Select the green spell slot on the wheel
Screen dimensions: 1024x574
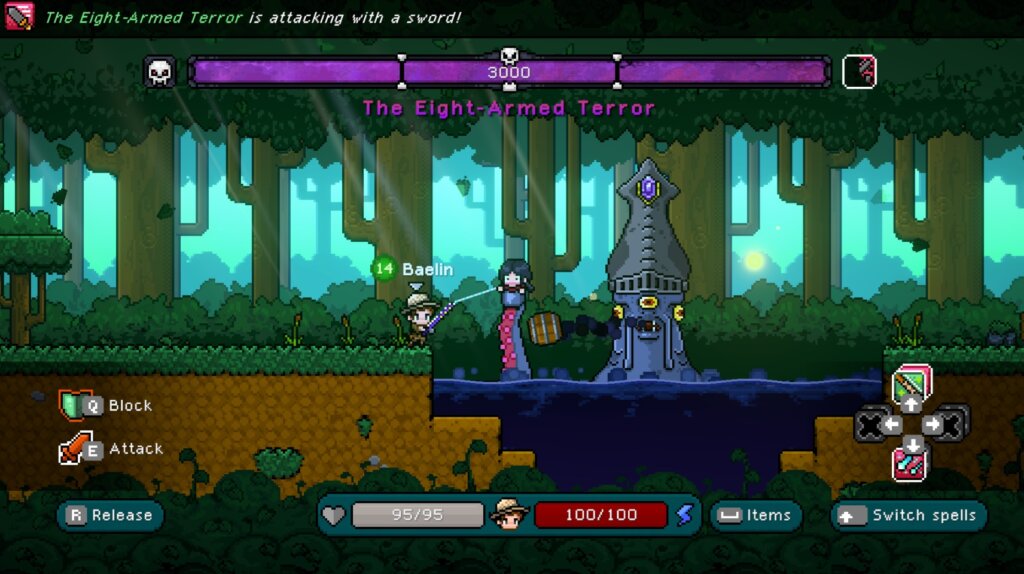(911, 384)
